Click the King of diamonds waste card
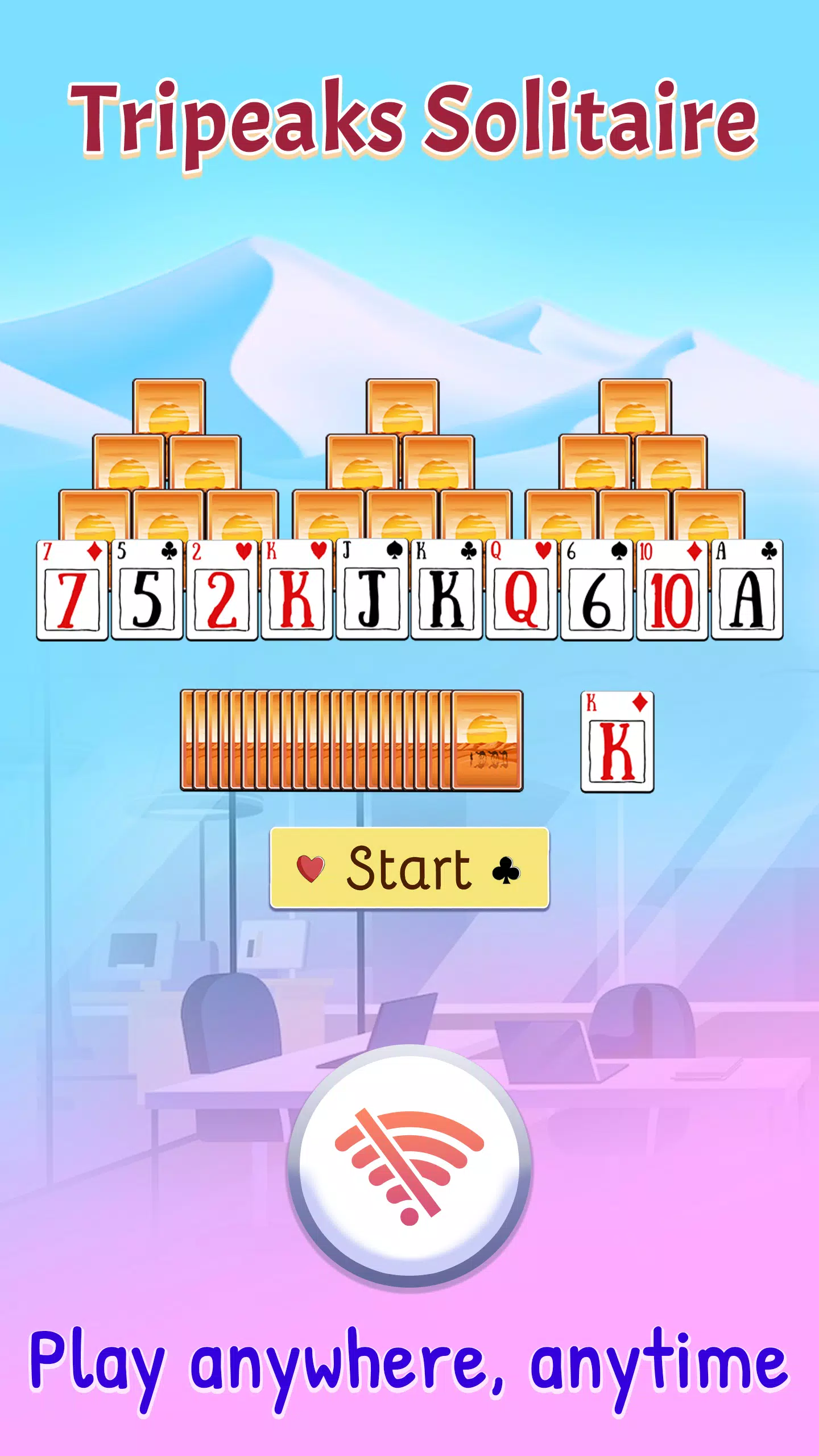Image resolution: width=819 pixels, height=1456 pixels. (617, 742)
